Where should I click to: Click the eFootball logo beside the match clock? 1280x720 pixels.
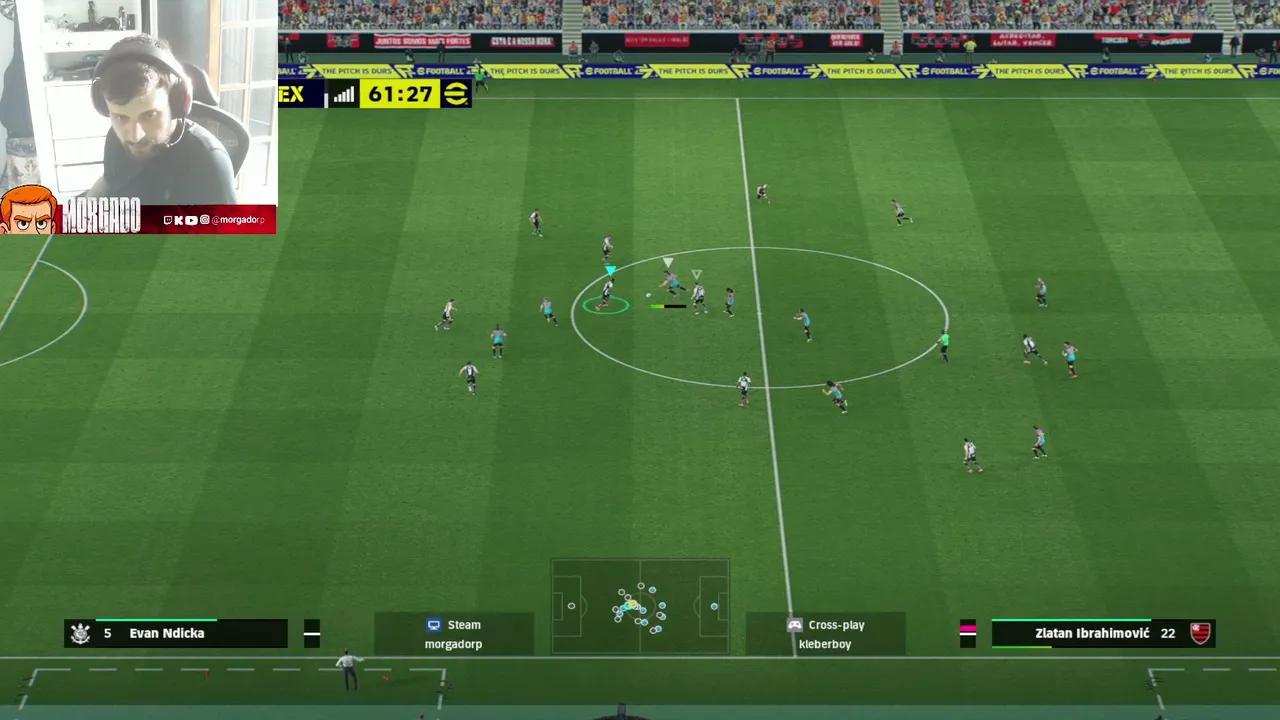point(455,94)
